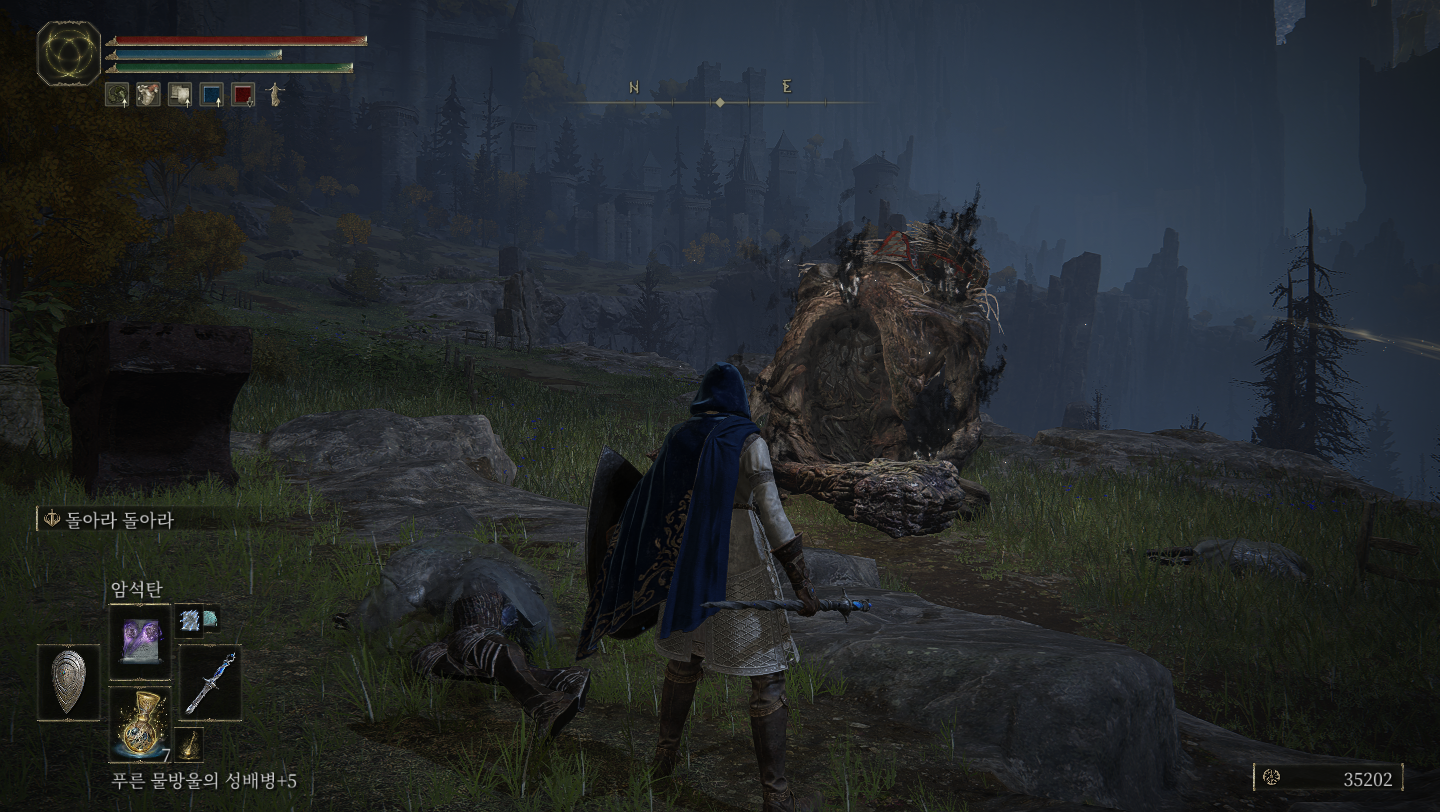1440x812 pixels.
Task: Click the left-hand shield slot
Action: pos(68,682)
